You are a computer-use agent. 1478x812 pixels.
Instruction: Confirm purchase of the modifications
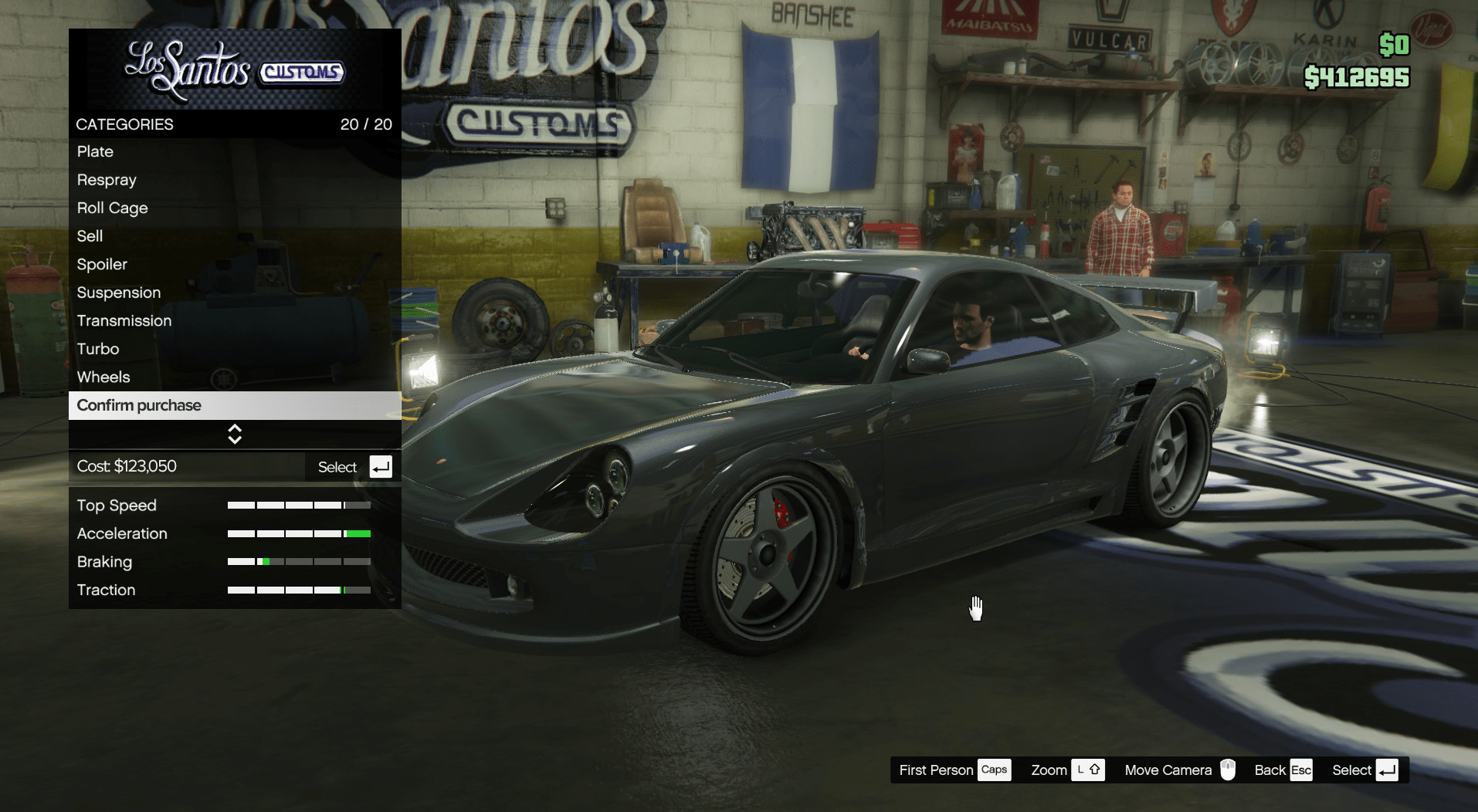[x=139, y=405]
